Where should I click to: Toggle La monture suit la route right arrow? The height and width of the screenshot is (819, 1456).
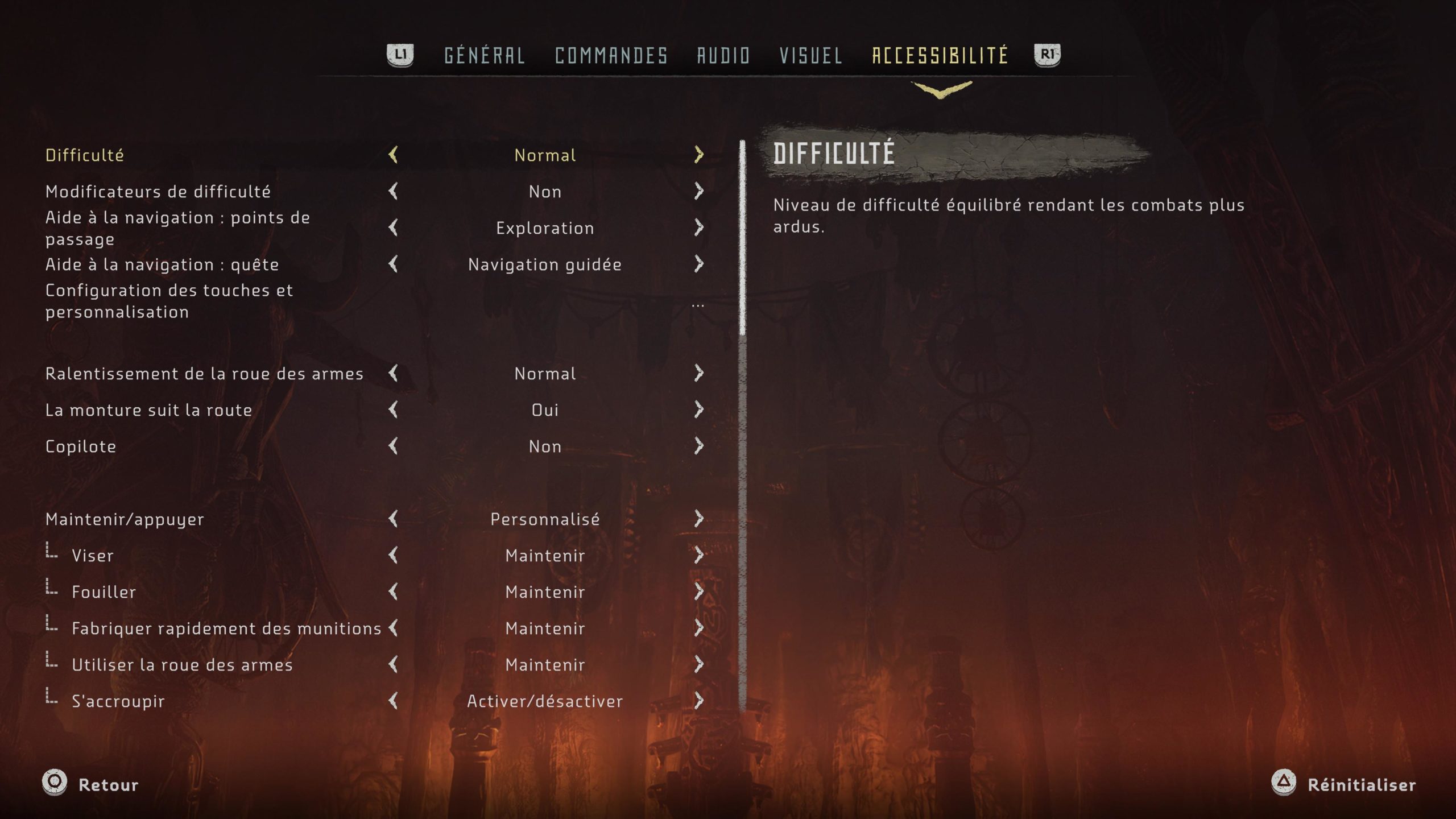tap(699, 409)
